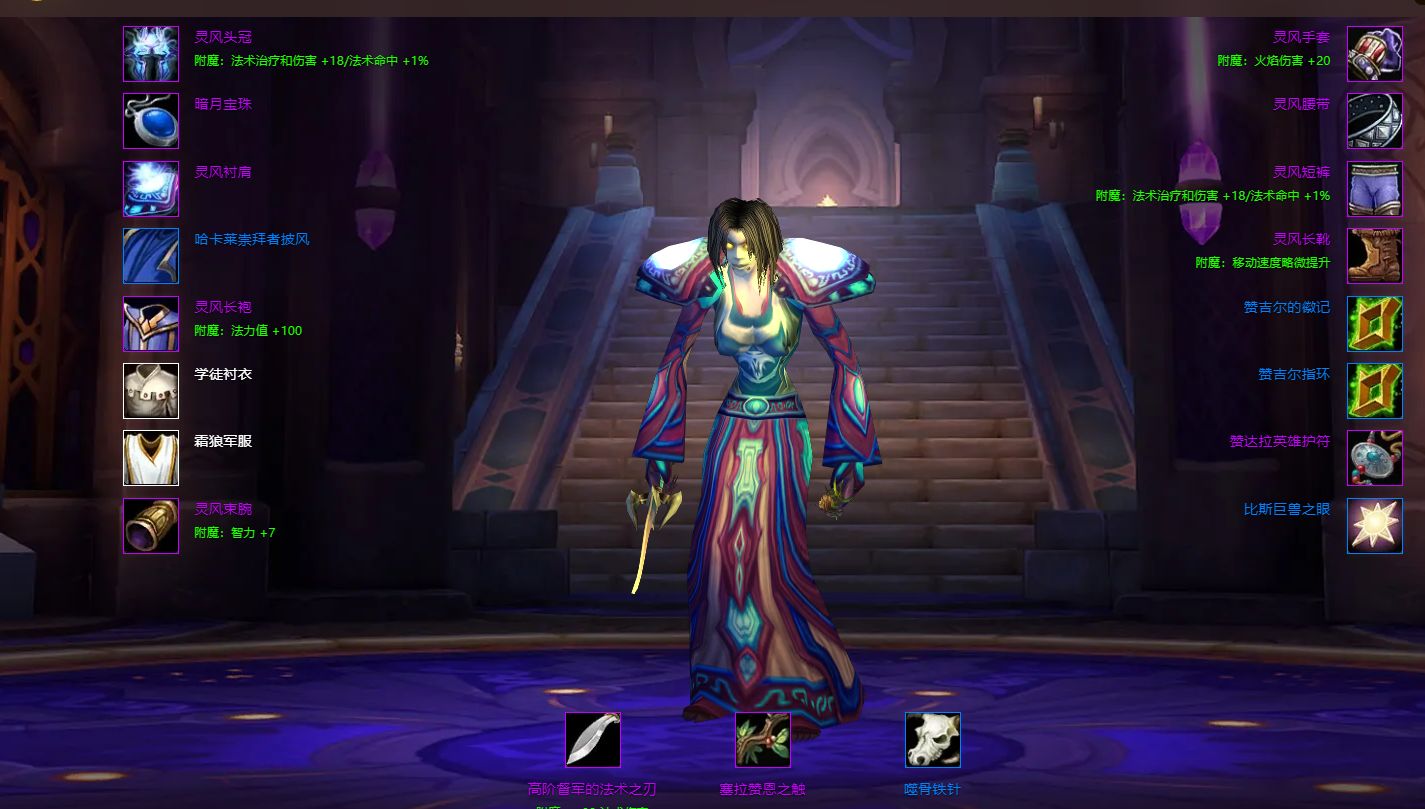The height and width of the screenshot is (809, 1425).
Task: Click the 学徒衬衣 shirt slot
Action: coord(151,391)
